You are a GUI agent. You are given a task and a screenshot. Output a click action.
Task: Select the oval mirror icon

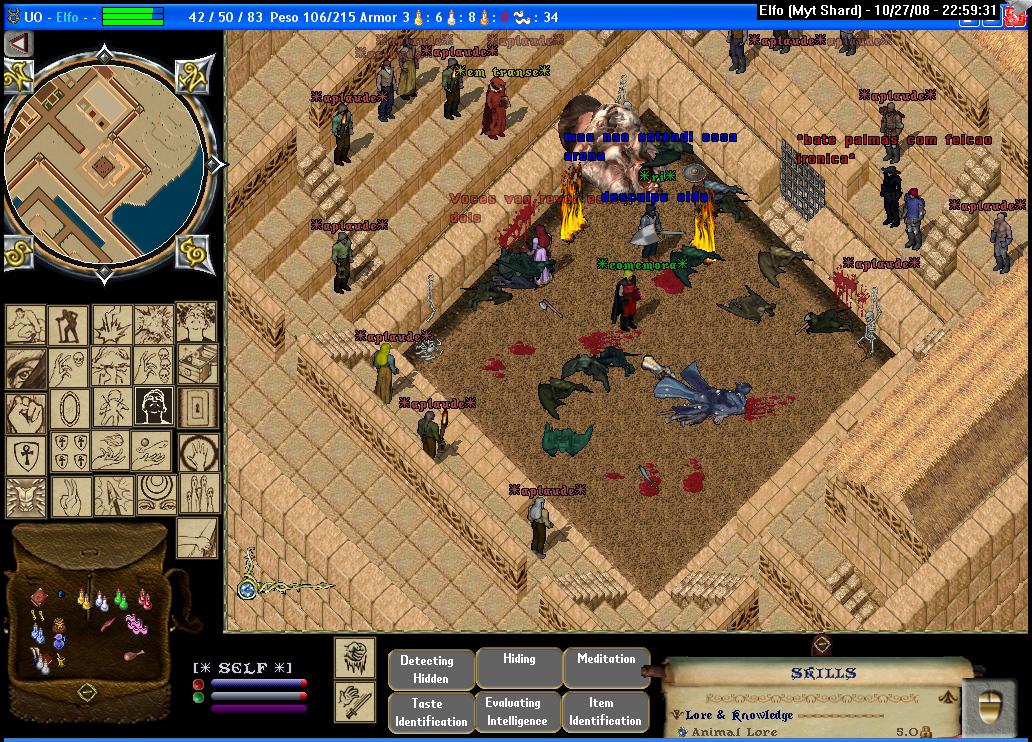coord(68,408)
